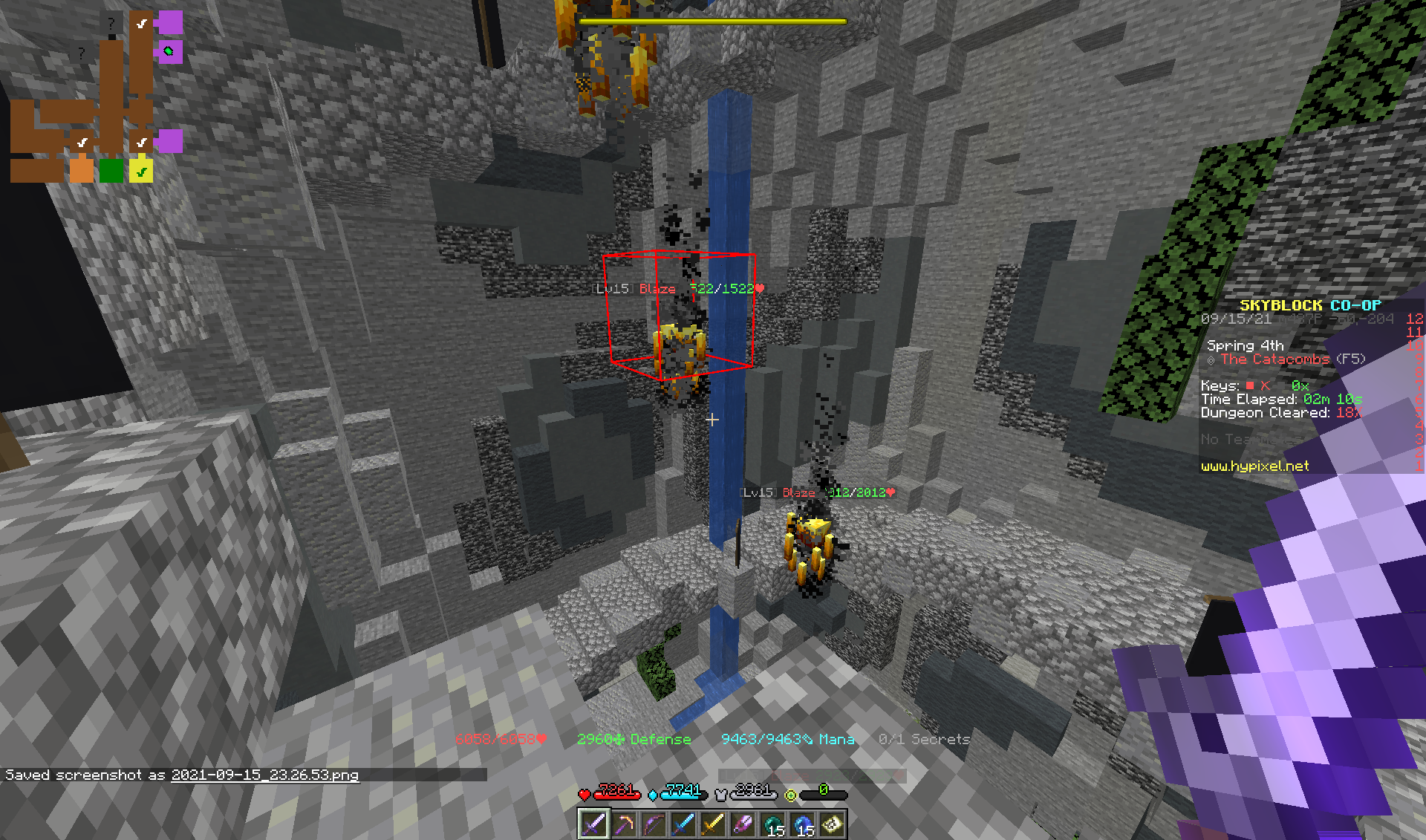The width and height of the screenshot is (1426, 840).
Task: Select the Spirit Leap skull item in the last slot
Action: pyautogui.click(x=830, y=826)
